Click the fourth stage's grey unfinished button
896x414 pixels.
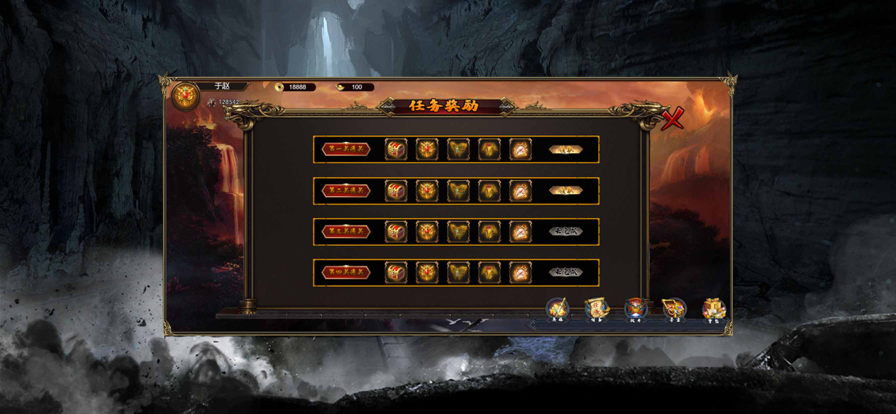click(565, 272)
